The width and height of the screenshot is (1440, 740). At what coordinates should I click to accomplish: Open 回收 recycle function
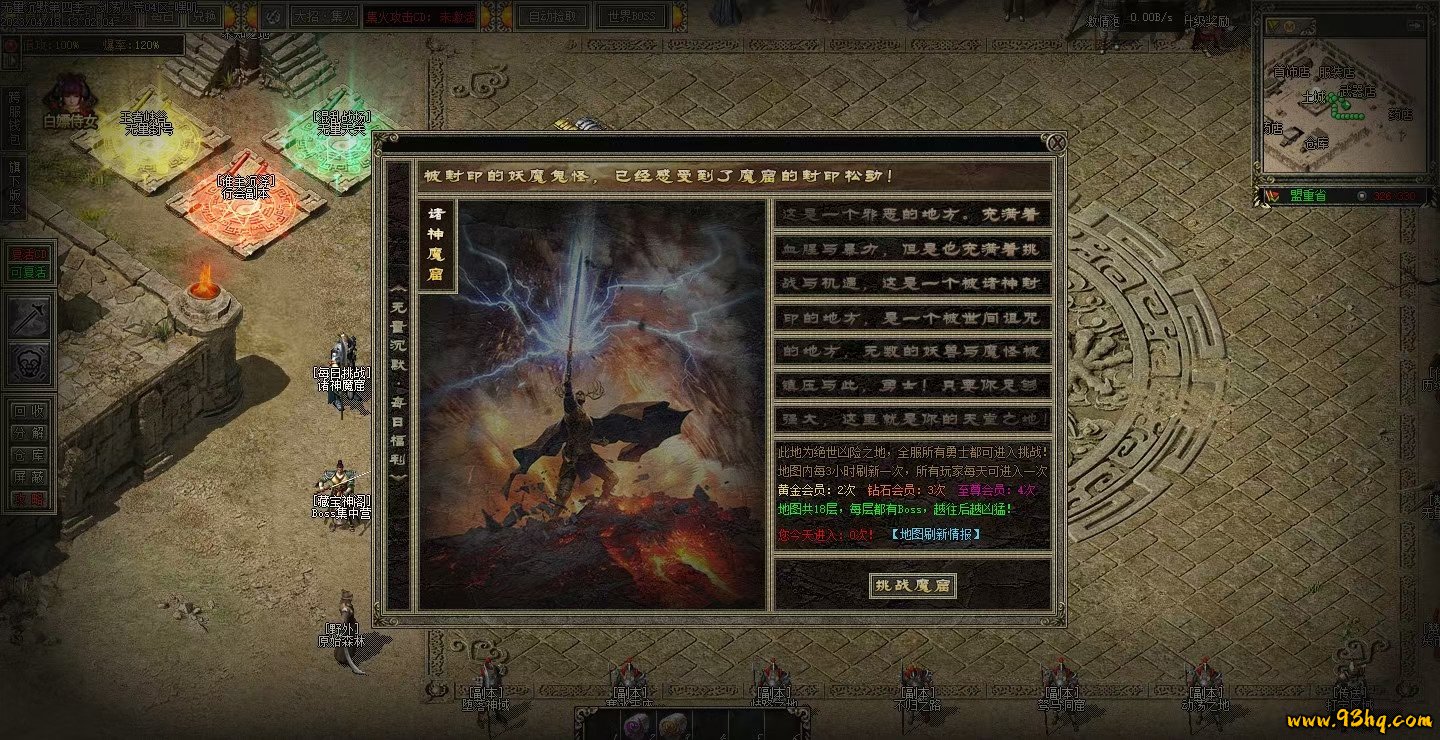coord(28,410)
